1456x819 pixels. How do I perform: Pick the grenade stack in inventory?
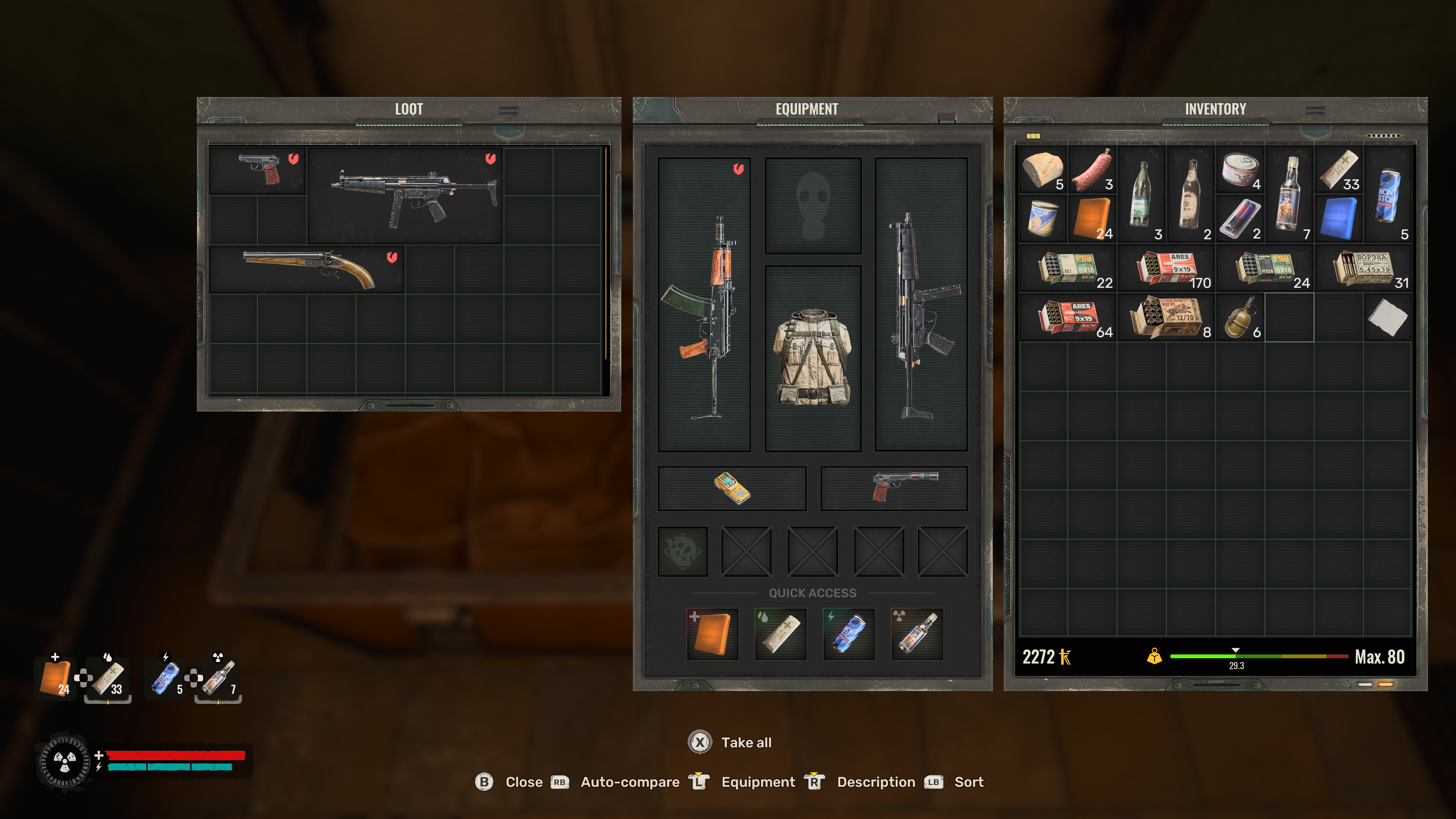(x=1240, y=317)
